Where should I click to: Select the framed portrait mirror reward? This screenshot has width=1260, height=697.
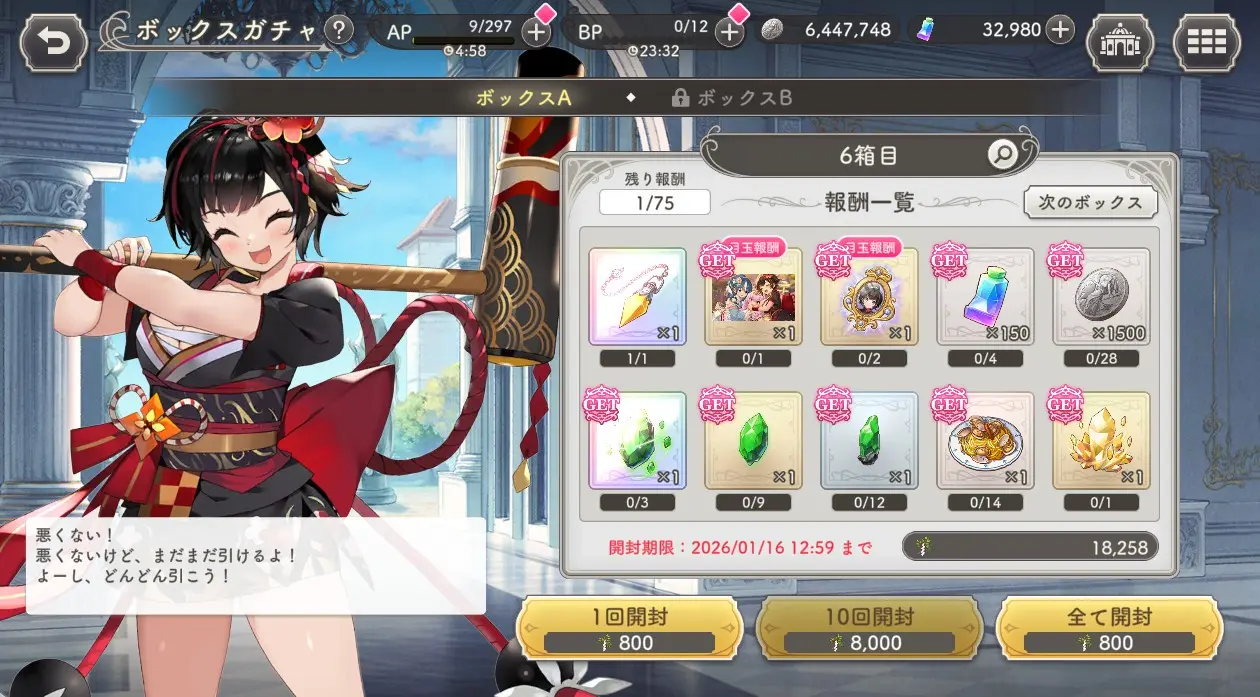[x=869, y=297]
